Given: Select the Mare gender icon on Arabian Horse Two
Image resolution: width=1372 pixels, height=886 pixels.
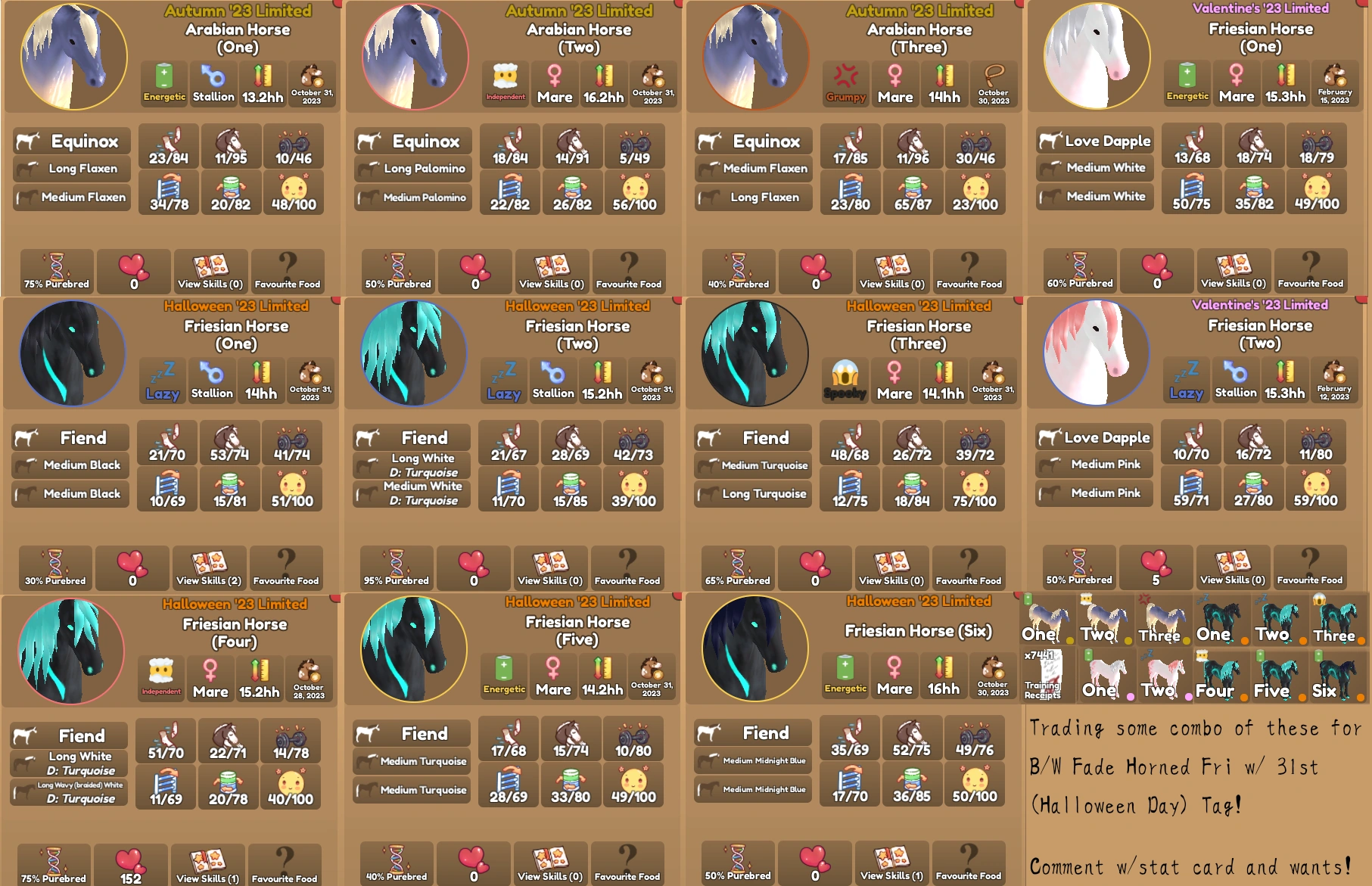Looking at the screenshot, I should pos(554,83).
